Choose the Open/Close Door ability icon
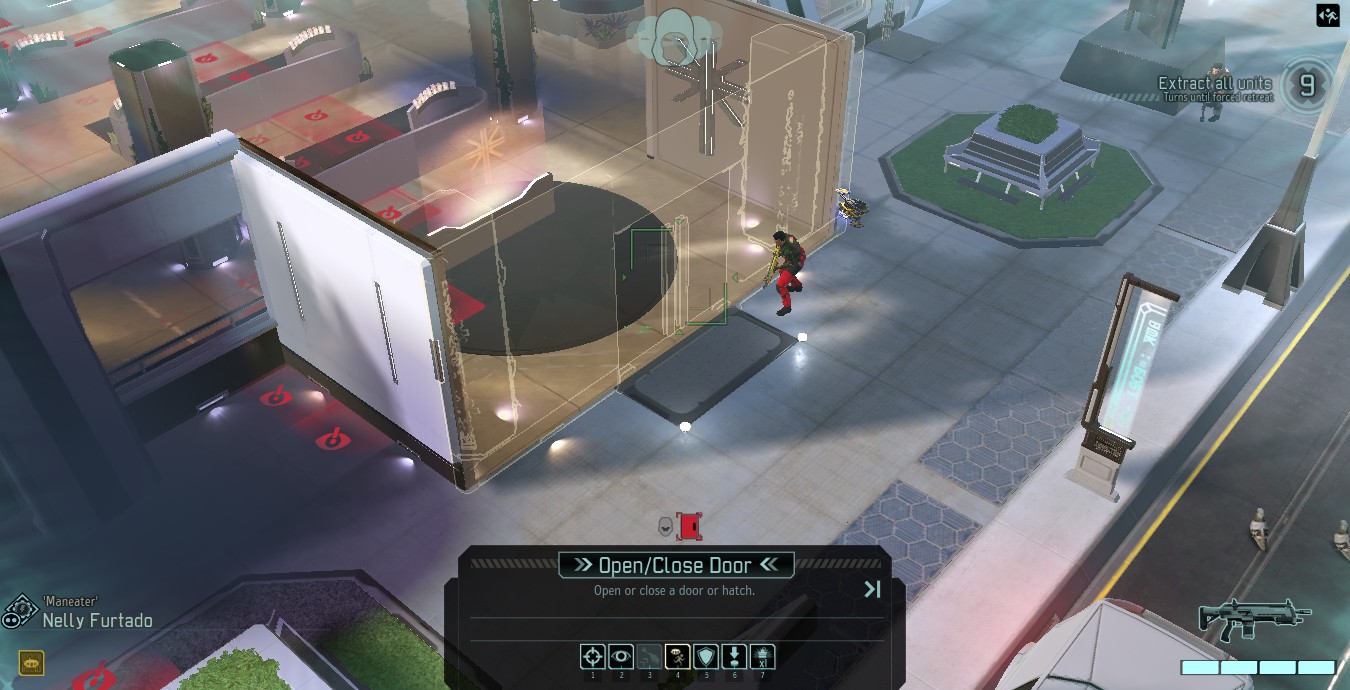 pyautogui.click(x=677, y=656)
